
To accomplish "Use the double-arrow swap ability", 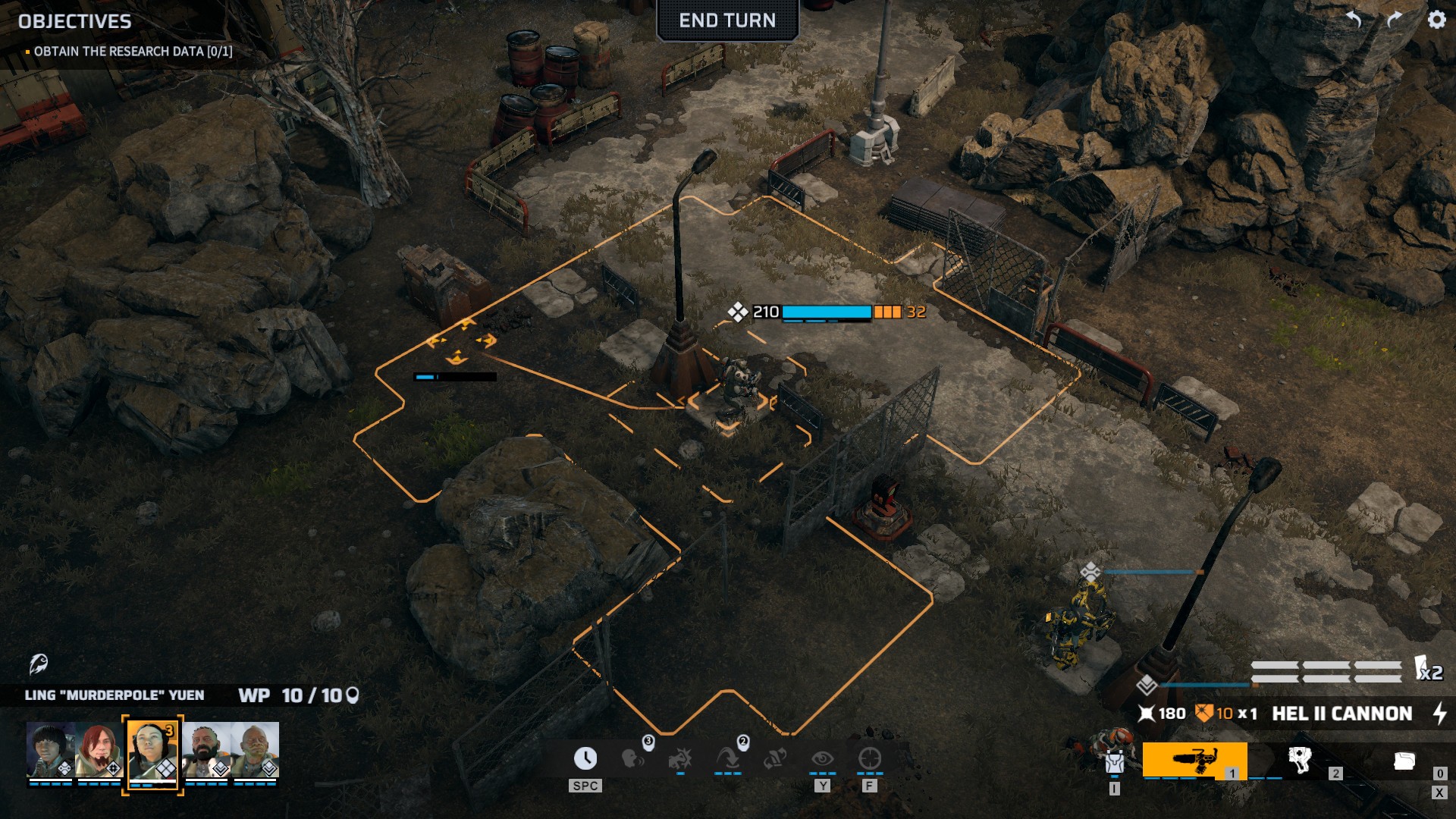I will pos(774,758).
